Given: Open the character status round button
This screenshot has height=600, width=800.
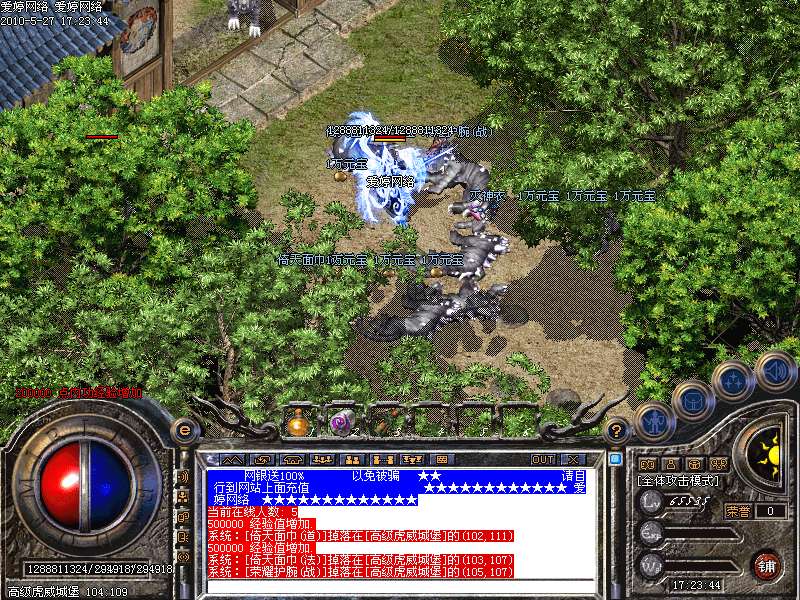Looking at the screenshot, I should click(x=655, y=421).
